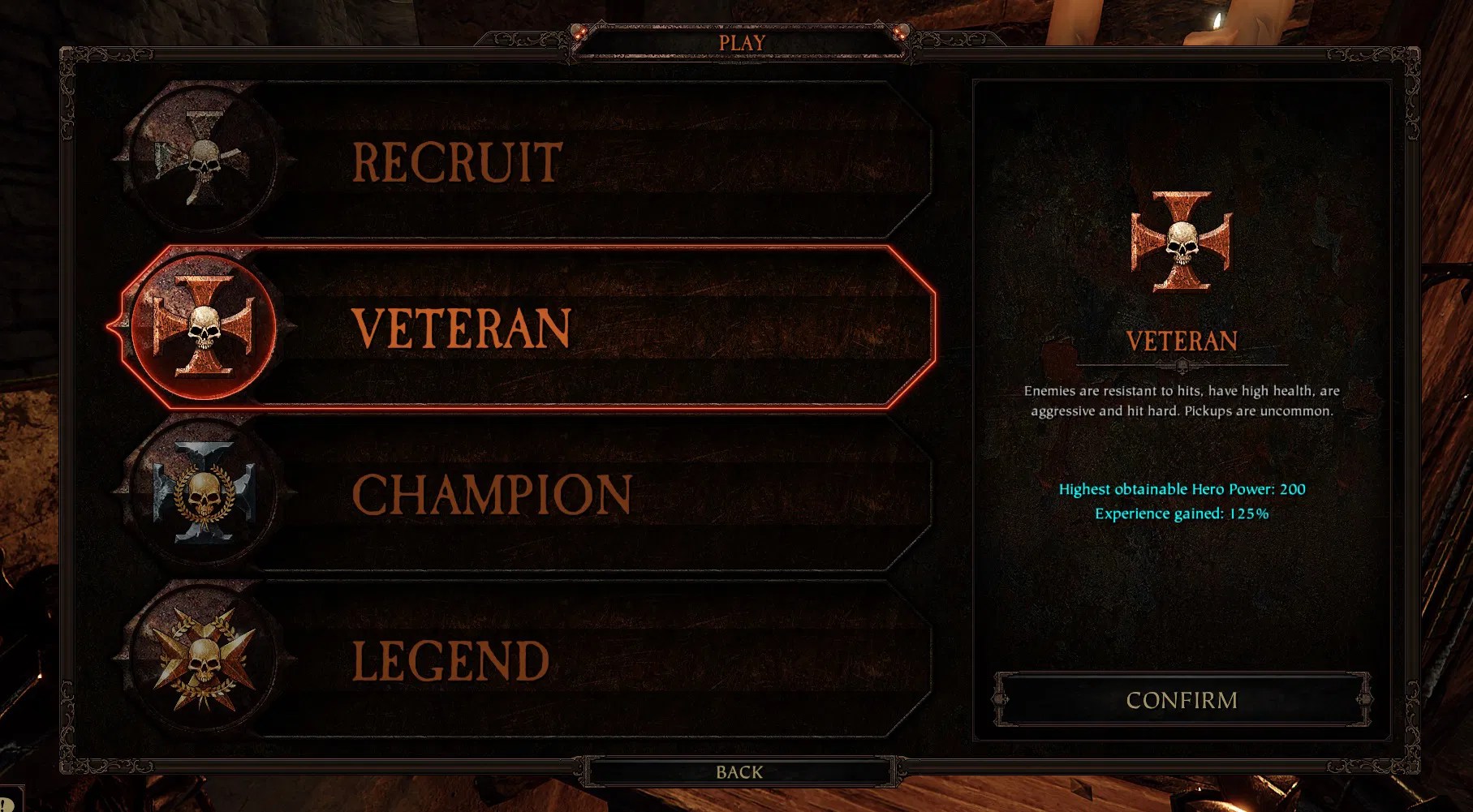Click the glowing Veteran cross medal icon
The image size is (1473, 812).
pos(203,324)
